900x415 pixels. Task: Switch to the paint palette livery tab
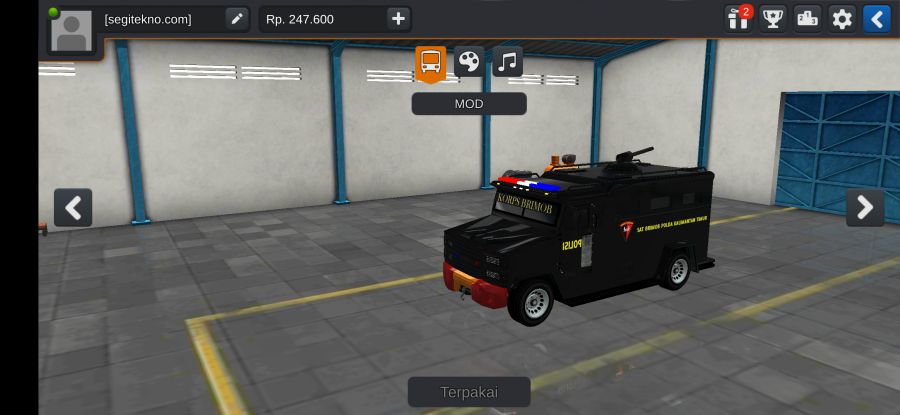469,62
